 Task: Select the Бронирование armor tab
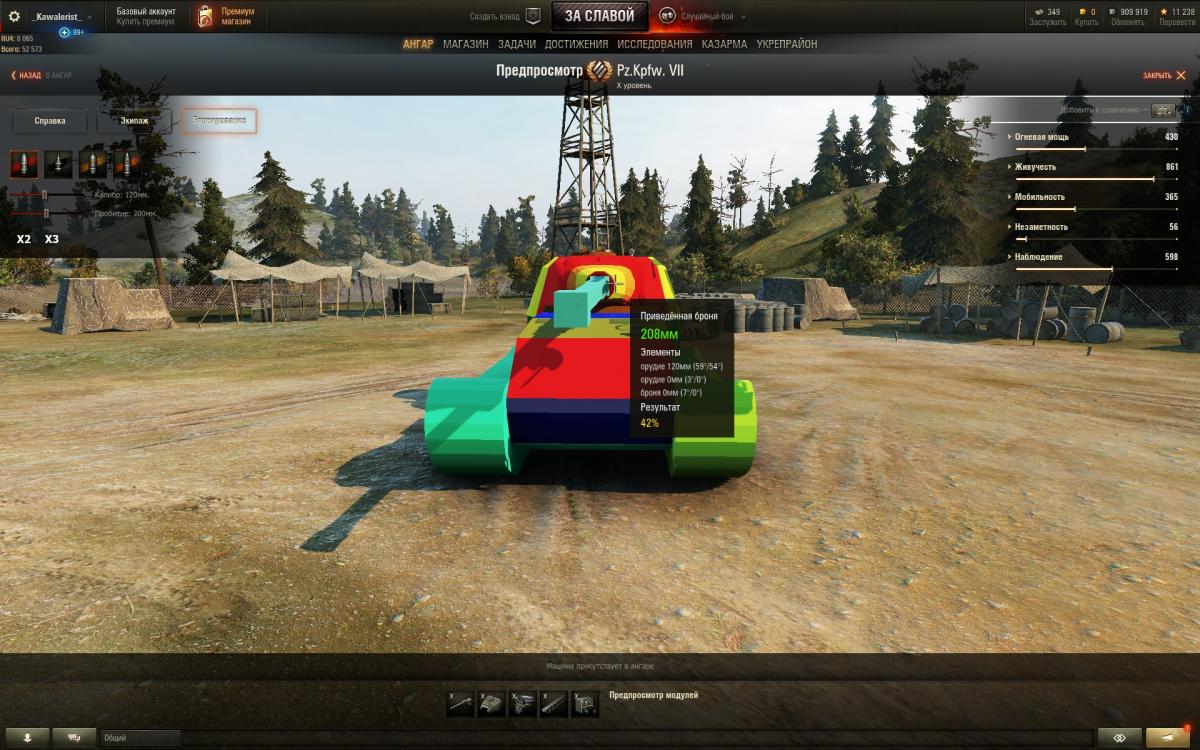click(218, 121)
